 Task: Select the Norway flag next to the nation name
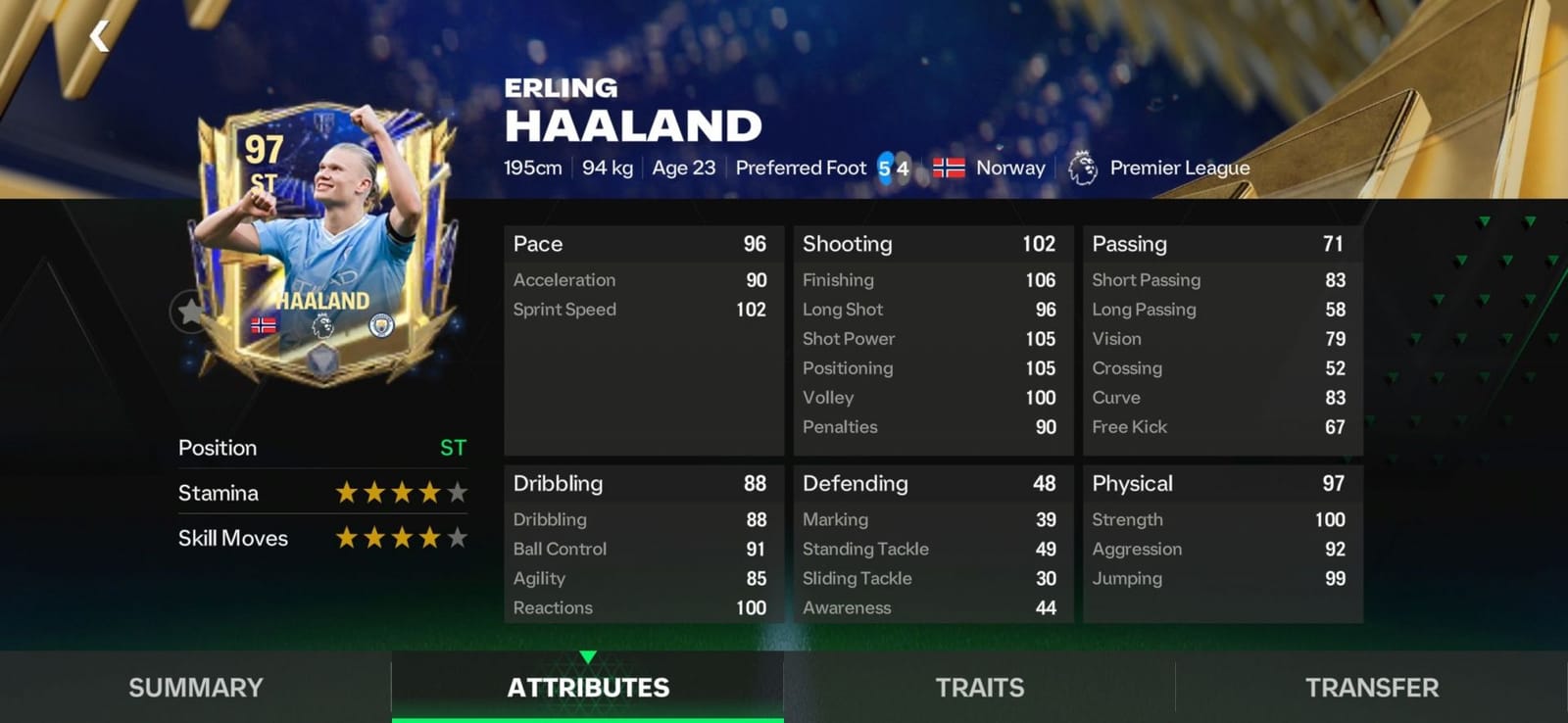[947, 167]
